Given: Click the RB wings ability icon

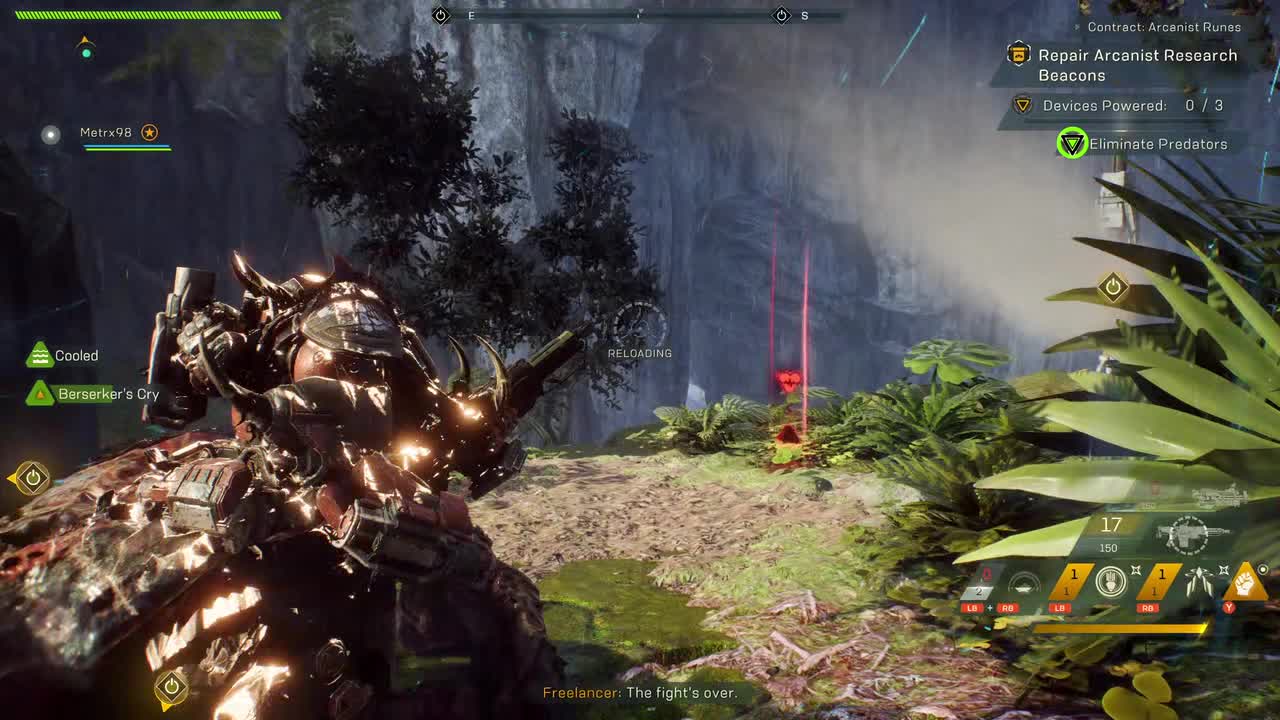Looking at the screenshot, I should (1199, 582).
